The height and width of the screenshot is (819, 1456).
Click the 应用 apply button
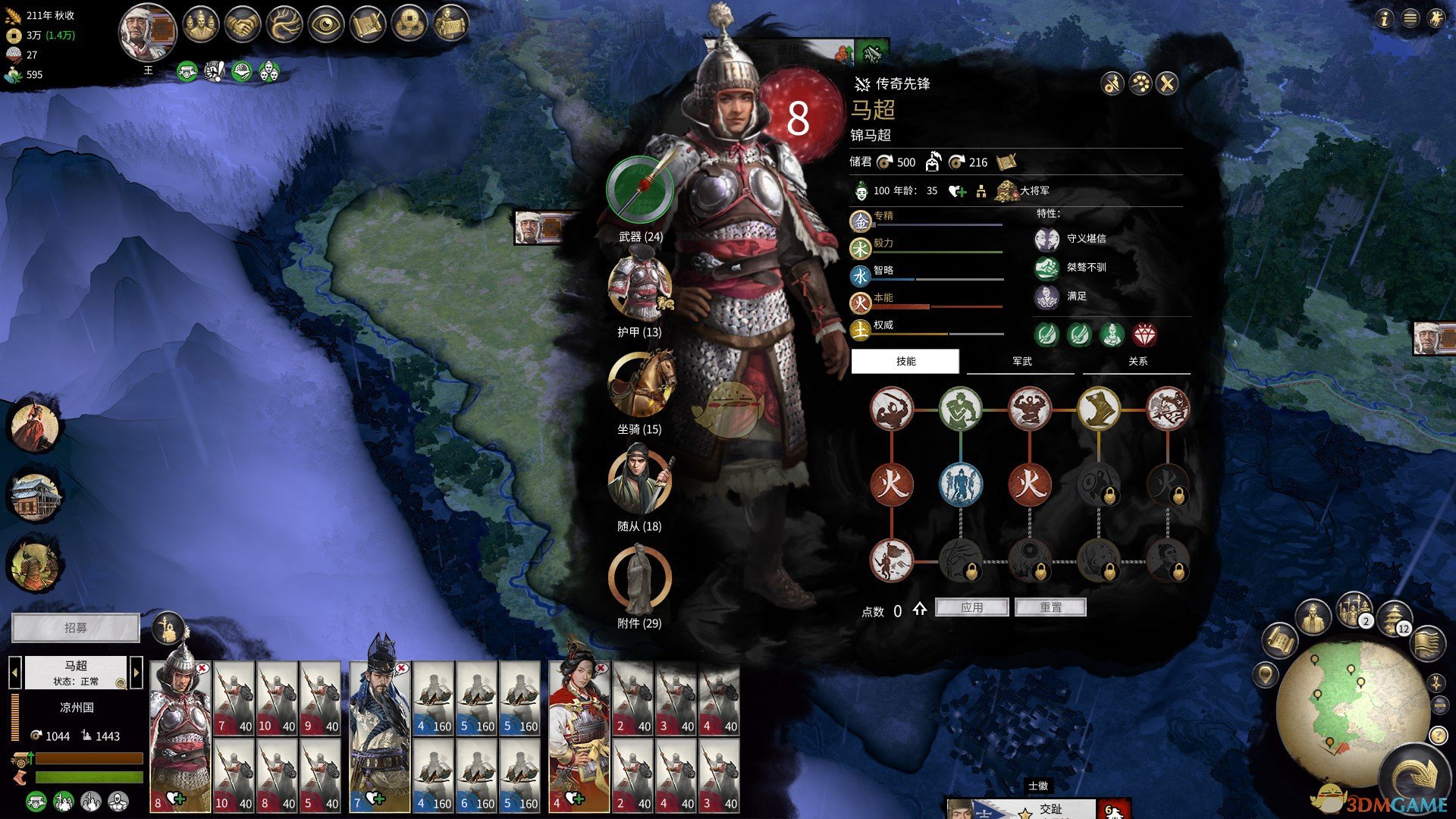coord(971,607)
